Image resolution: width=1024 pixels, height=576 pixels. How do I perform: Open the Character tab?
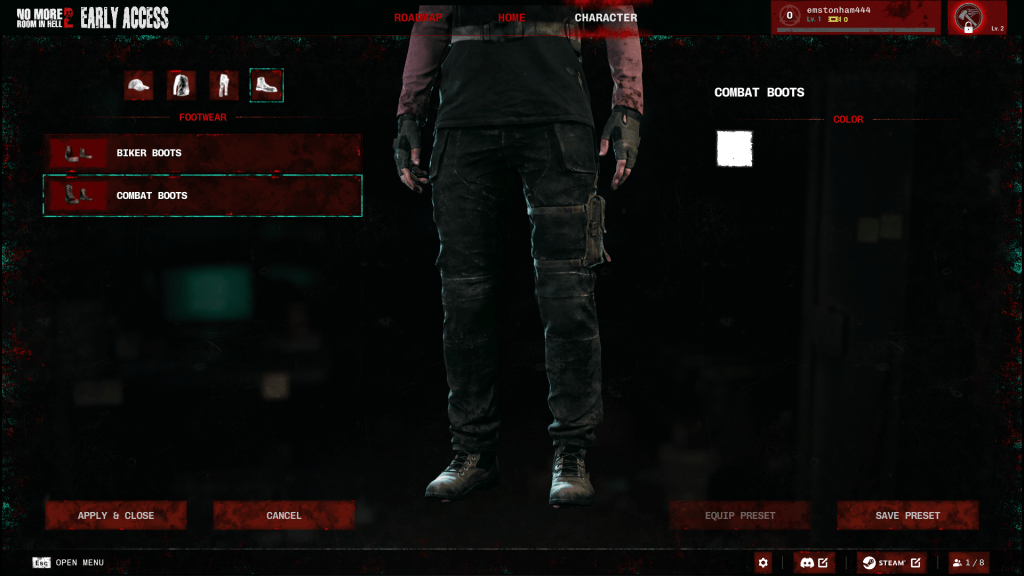tap(605, 18)
